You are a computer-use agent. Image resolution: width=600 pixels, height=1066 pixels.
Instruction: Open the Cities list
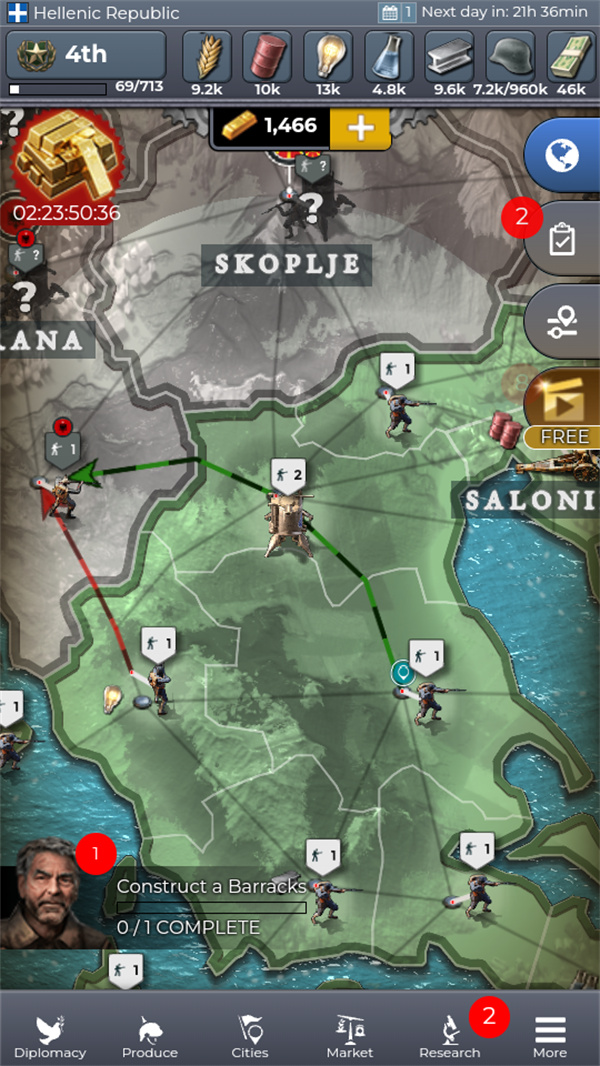click(x=250, y=1035)
